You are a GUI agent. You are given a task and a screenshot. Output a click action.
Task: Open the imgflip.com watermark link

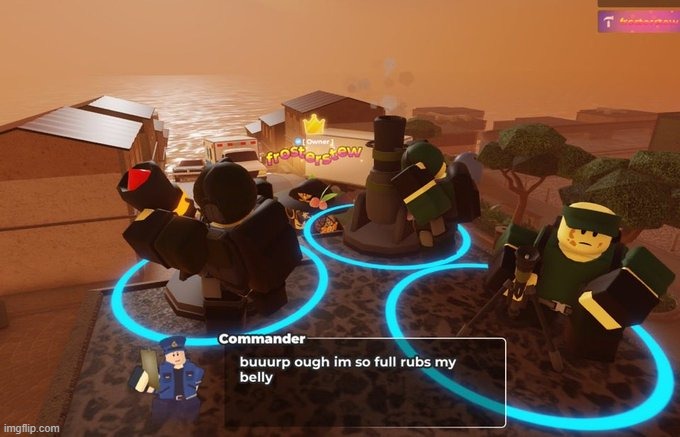coord(30,428)
